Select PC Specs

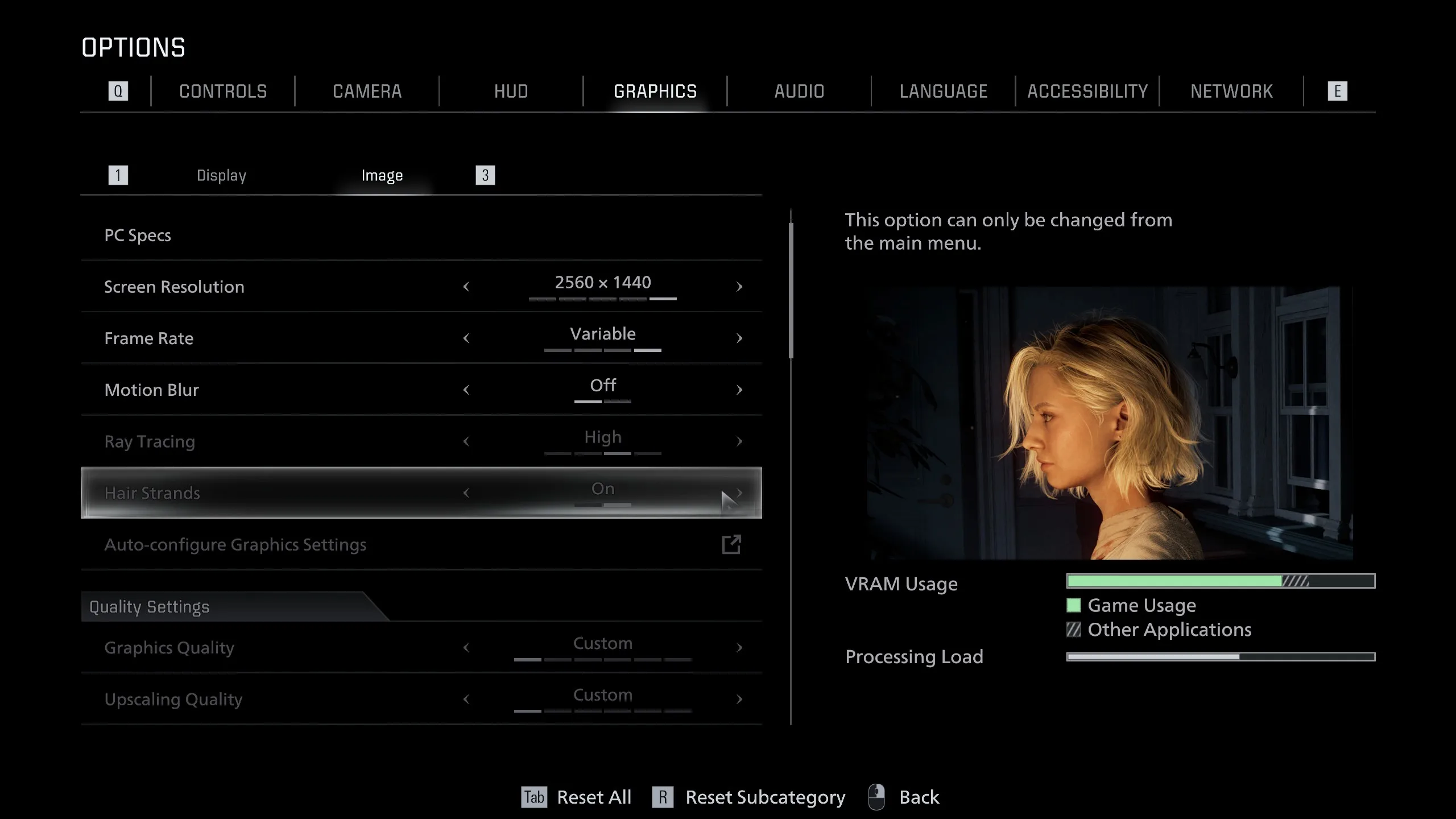(x=138, y=234)
